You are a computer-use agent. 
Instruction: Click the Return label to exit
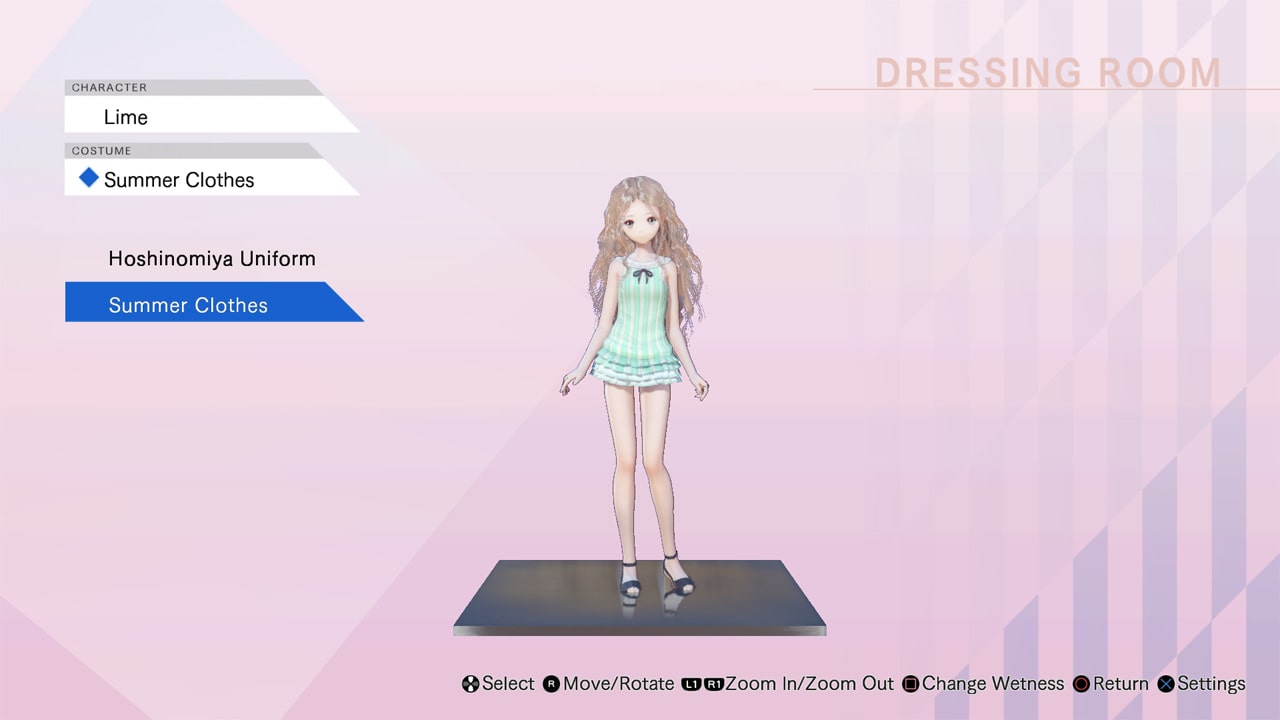[1120, 684]
